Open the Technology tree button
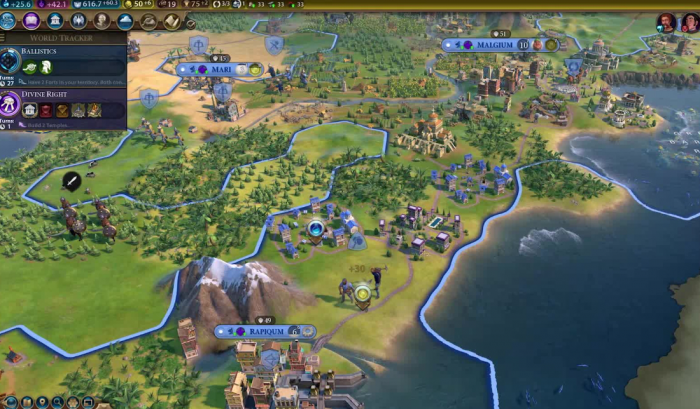The width and height of the screenshot is (700, 409). point(8,21)
